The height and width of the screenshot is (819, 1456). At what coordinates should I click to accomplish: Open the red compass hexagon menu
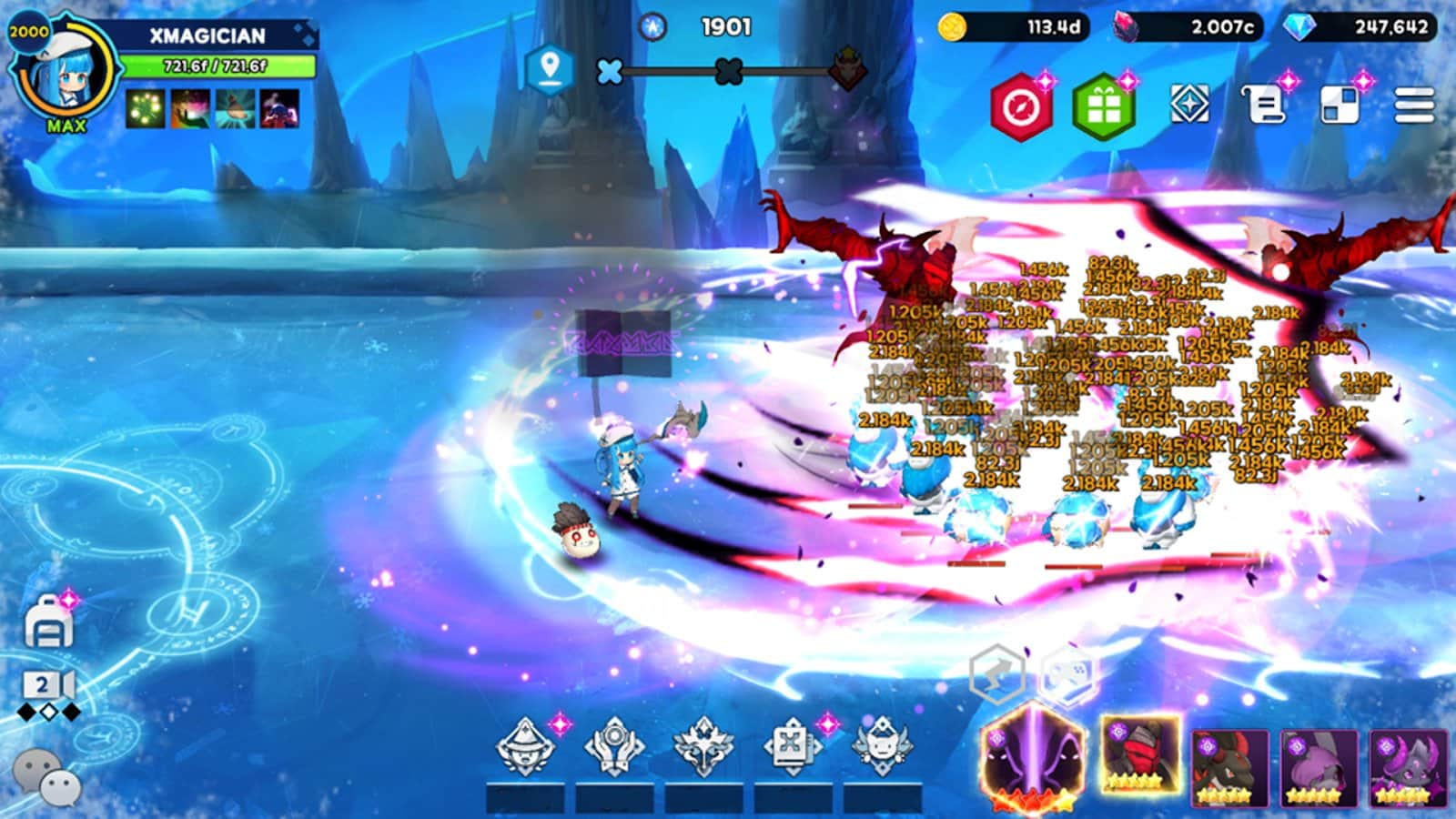click(x=1021, y=106)
